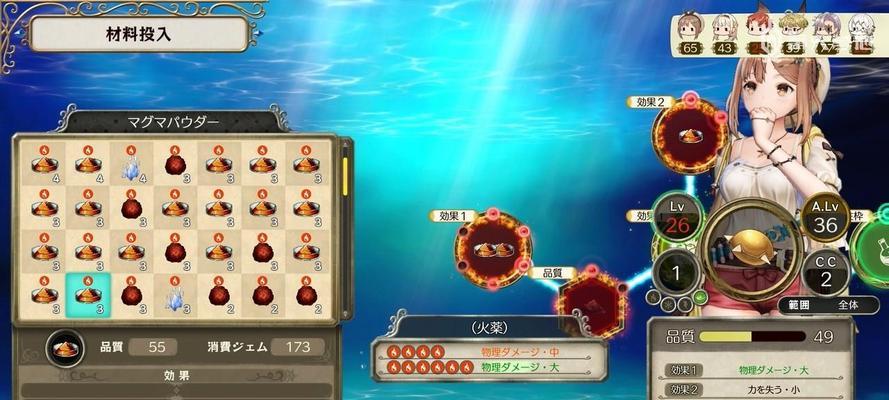Select the 効果1 synthesis node

[x=492, y=249]
